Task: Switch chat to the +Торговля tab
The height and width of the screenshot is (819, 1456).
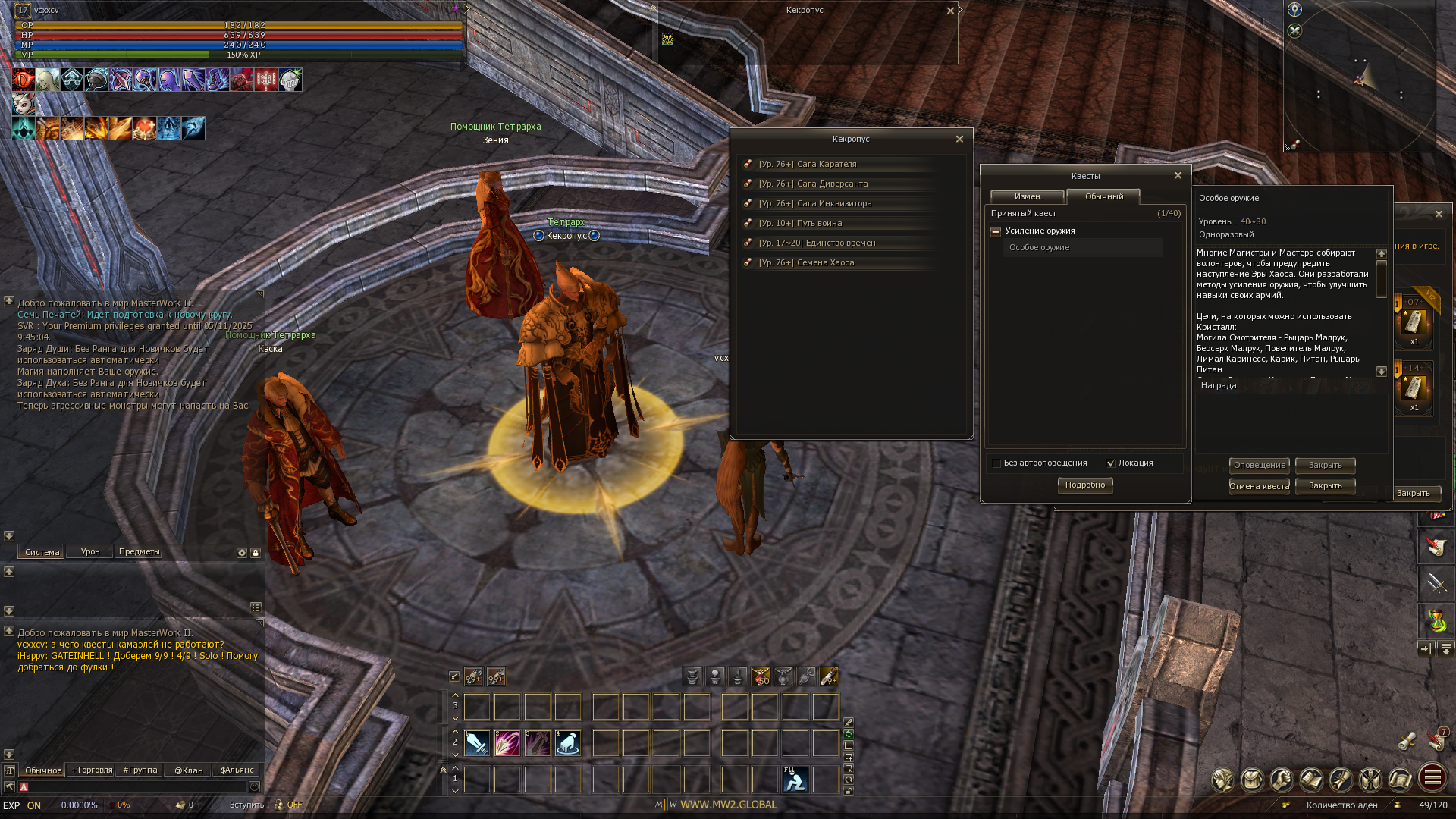Action: tap(92, 770)
